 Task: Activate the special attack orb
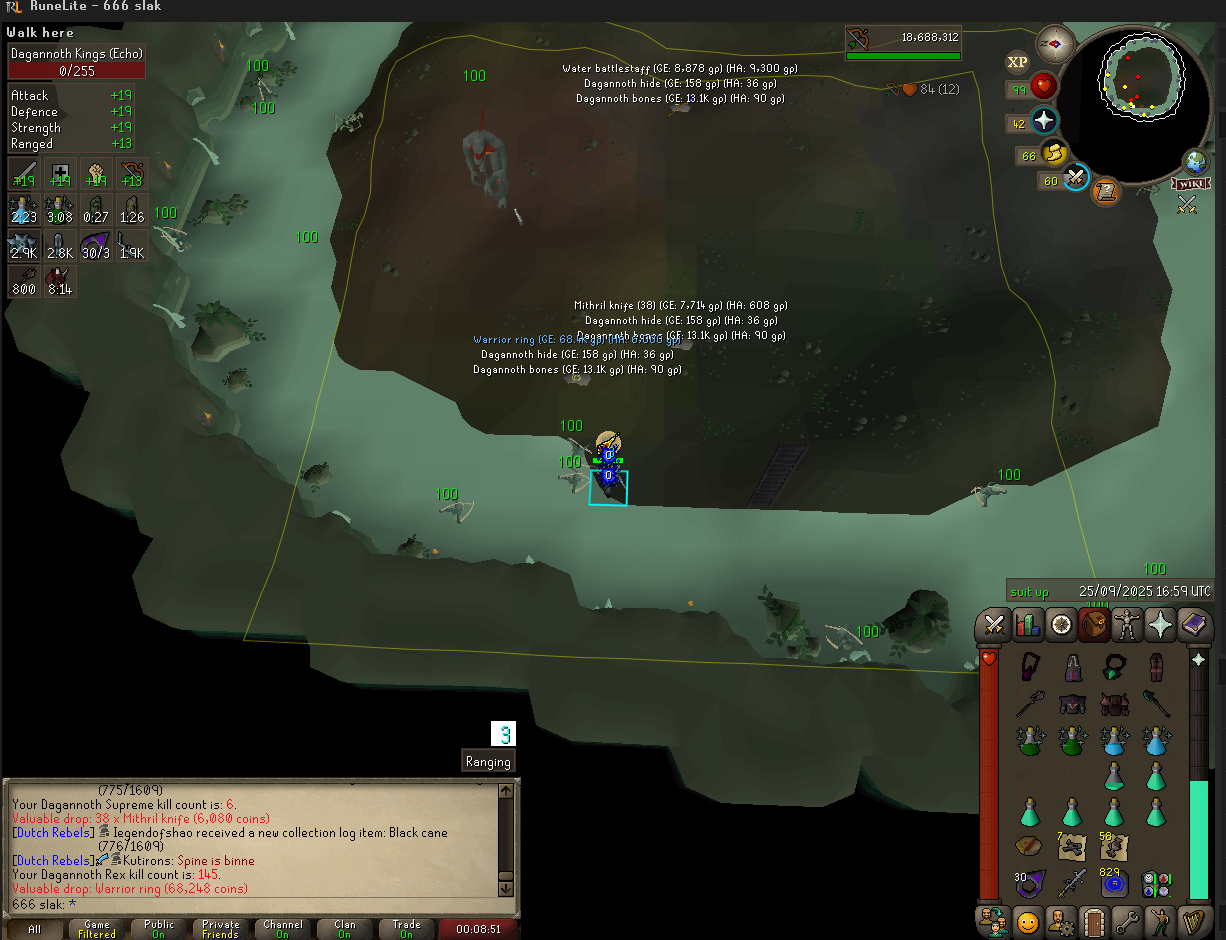coord(1076,179)
